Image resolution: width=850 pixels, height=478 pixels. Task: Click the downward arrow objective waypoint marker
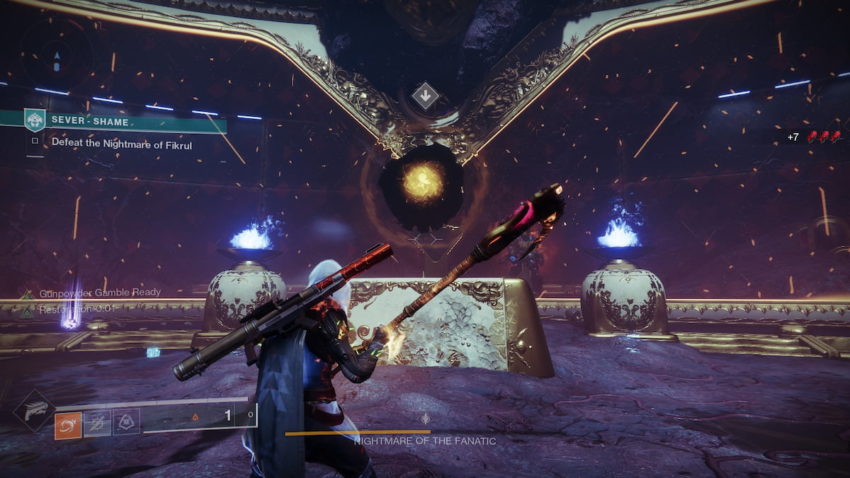click(x=425, y=97)
